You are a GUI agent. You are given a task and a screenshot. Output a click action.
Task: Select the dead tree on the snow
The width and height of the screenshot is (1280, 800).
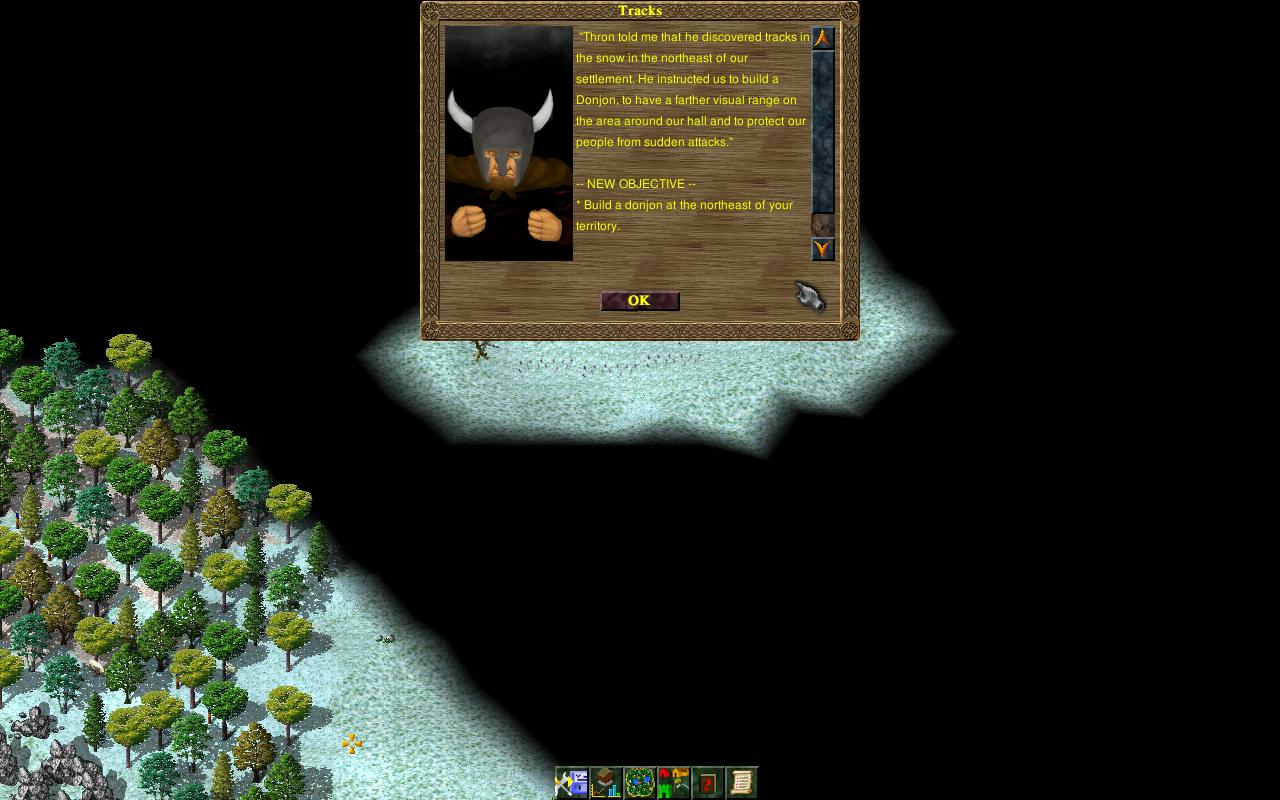coord(481,350)
